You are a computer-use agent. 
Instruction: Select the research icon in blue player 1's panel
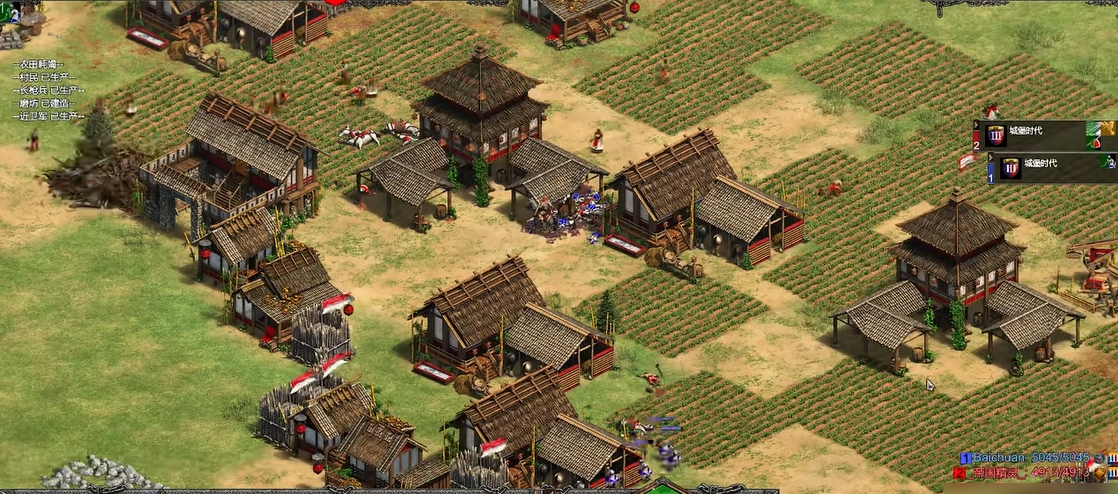1107,161
